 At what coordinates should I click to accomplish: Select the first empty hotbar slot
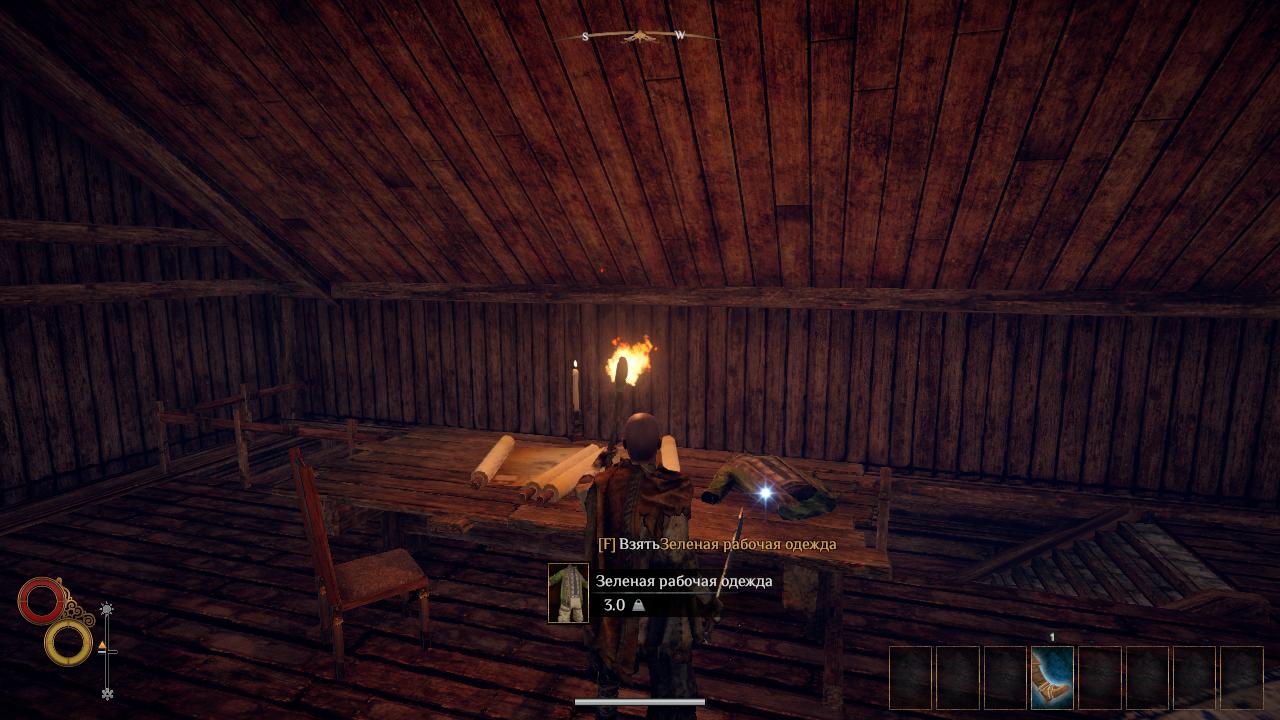pos(911,673)
